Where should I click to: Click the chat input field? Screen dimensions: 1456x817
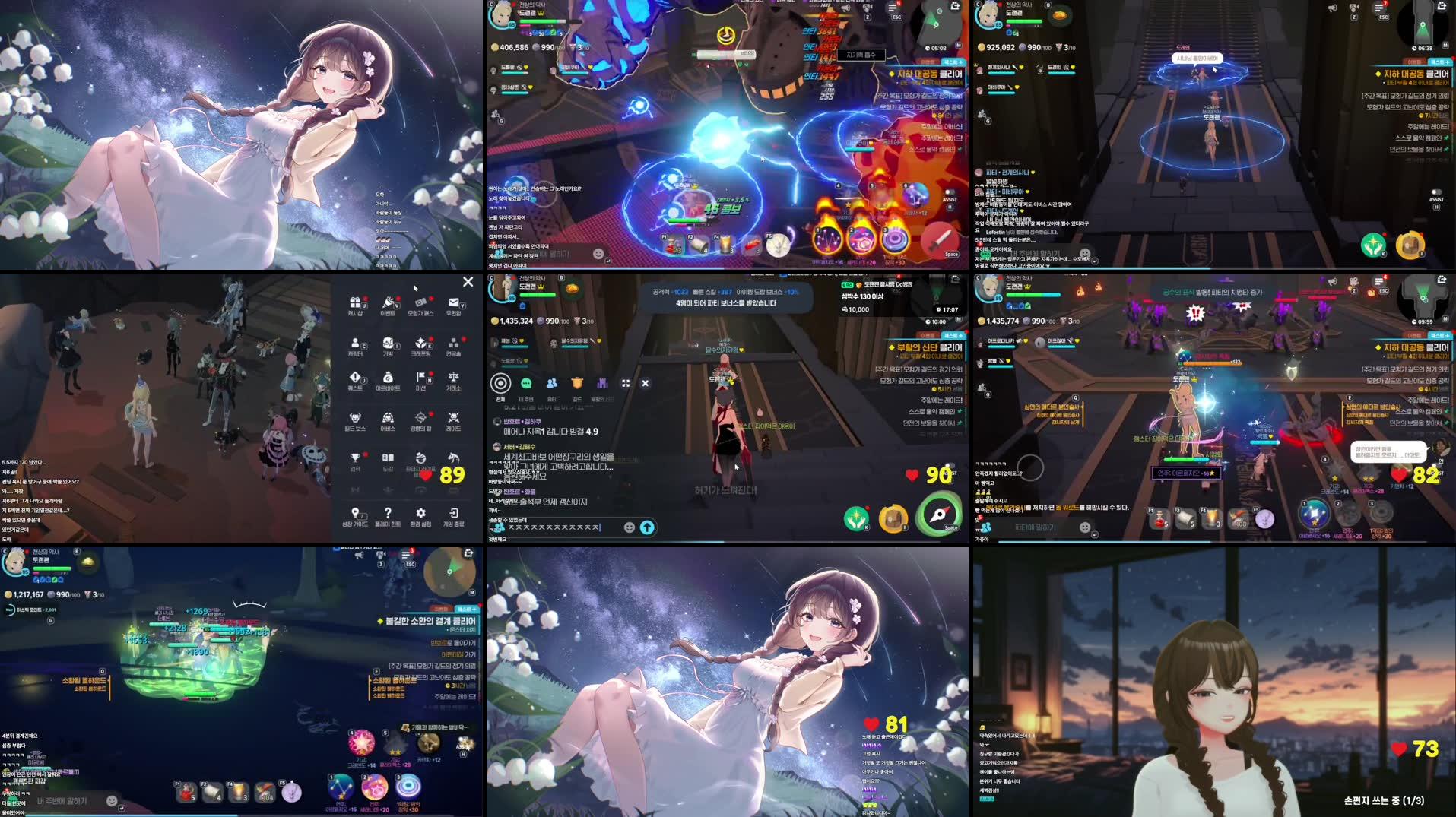550,527
